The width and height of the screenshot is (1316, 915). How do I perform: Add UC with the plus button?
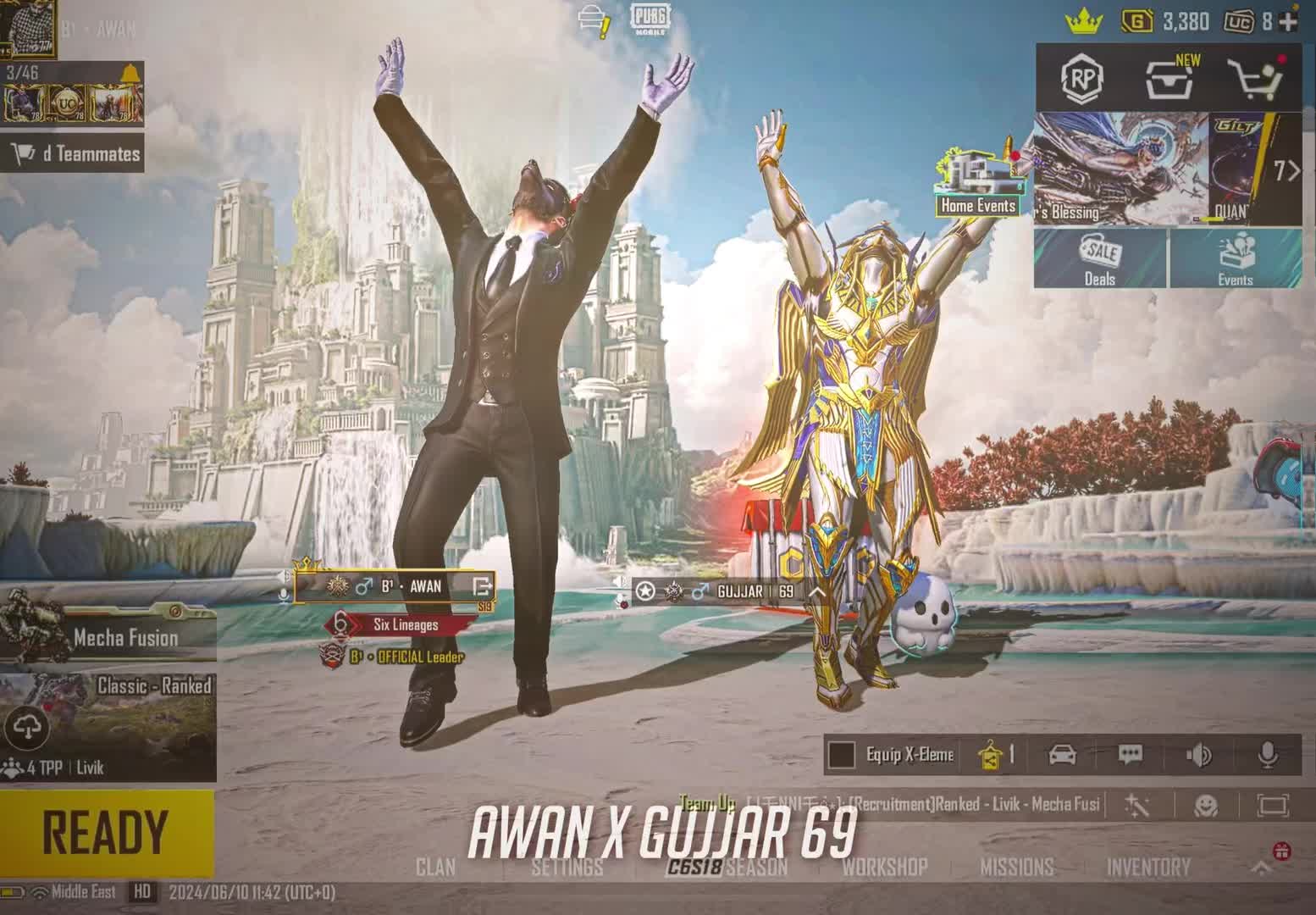coord(1289,21)
